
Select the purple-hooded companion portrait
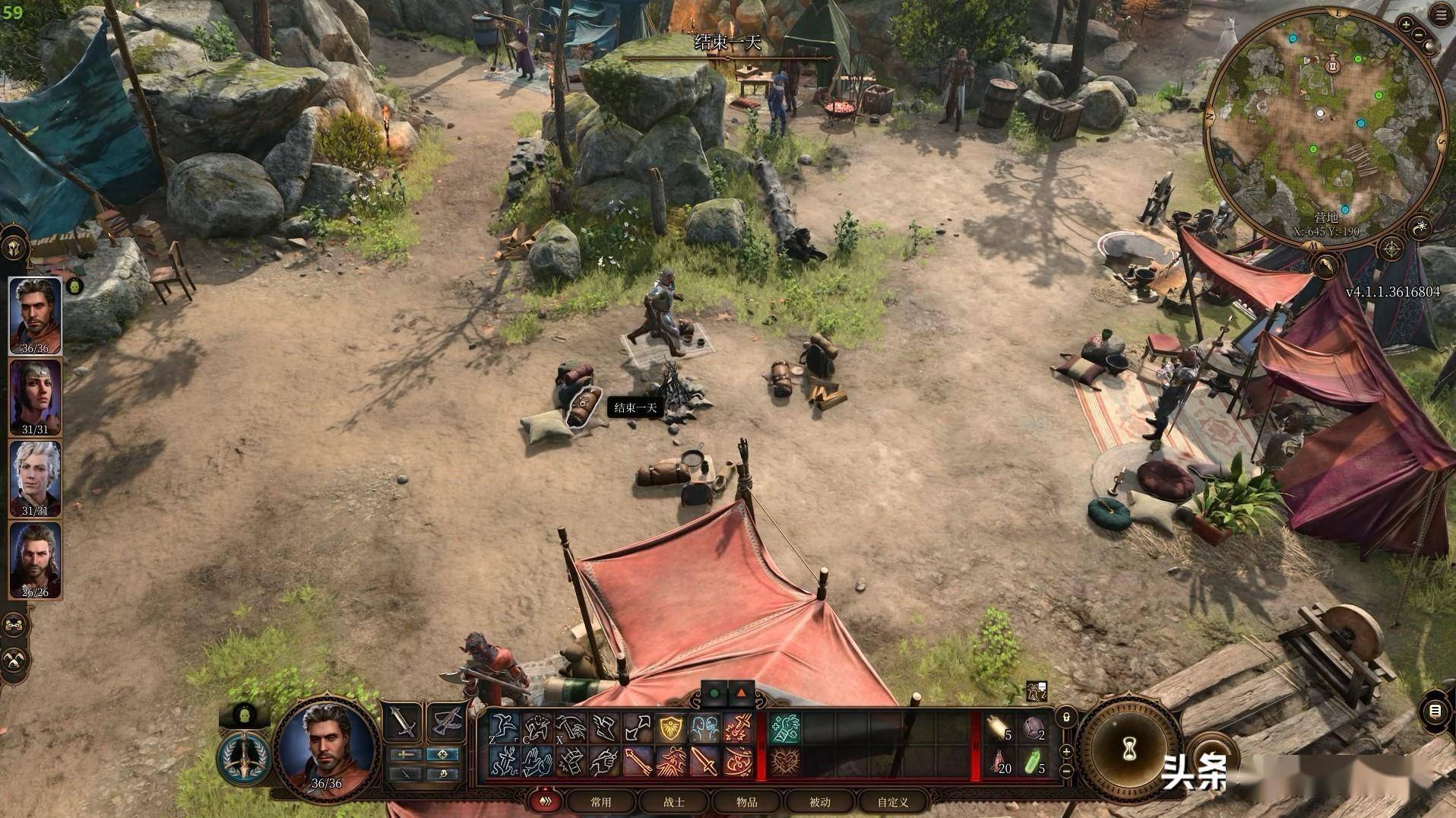pyautogui.click(x=35, y=397)
